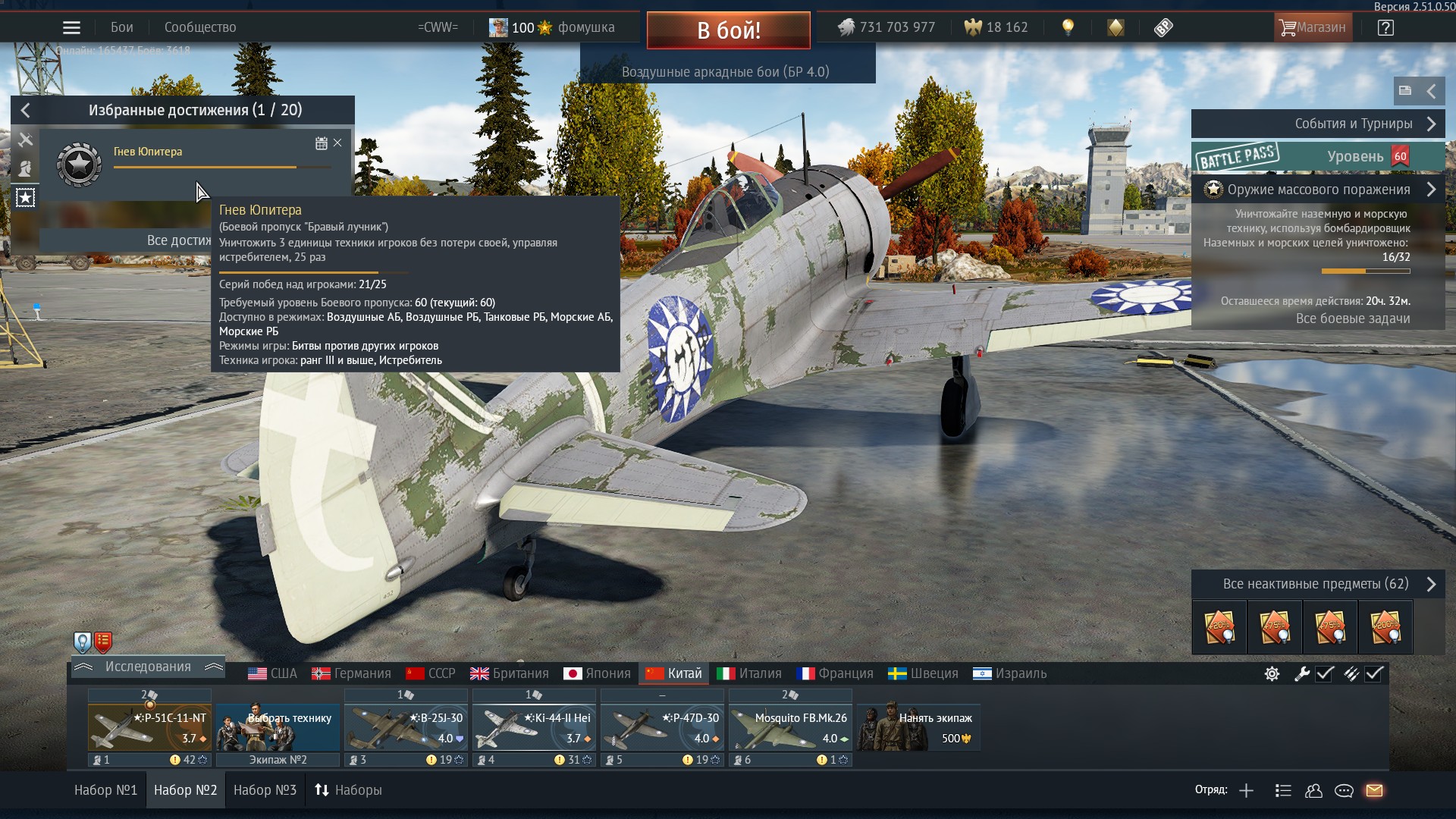
Task: Open the main hamburger menu
Action: [71, 28]
